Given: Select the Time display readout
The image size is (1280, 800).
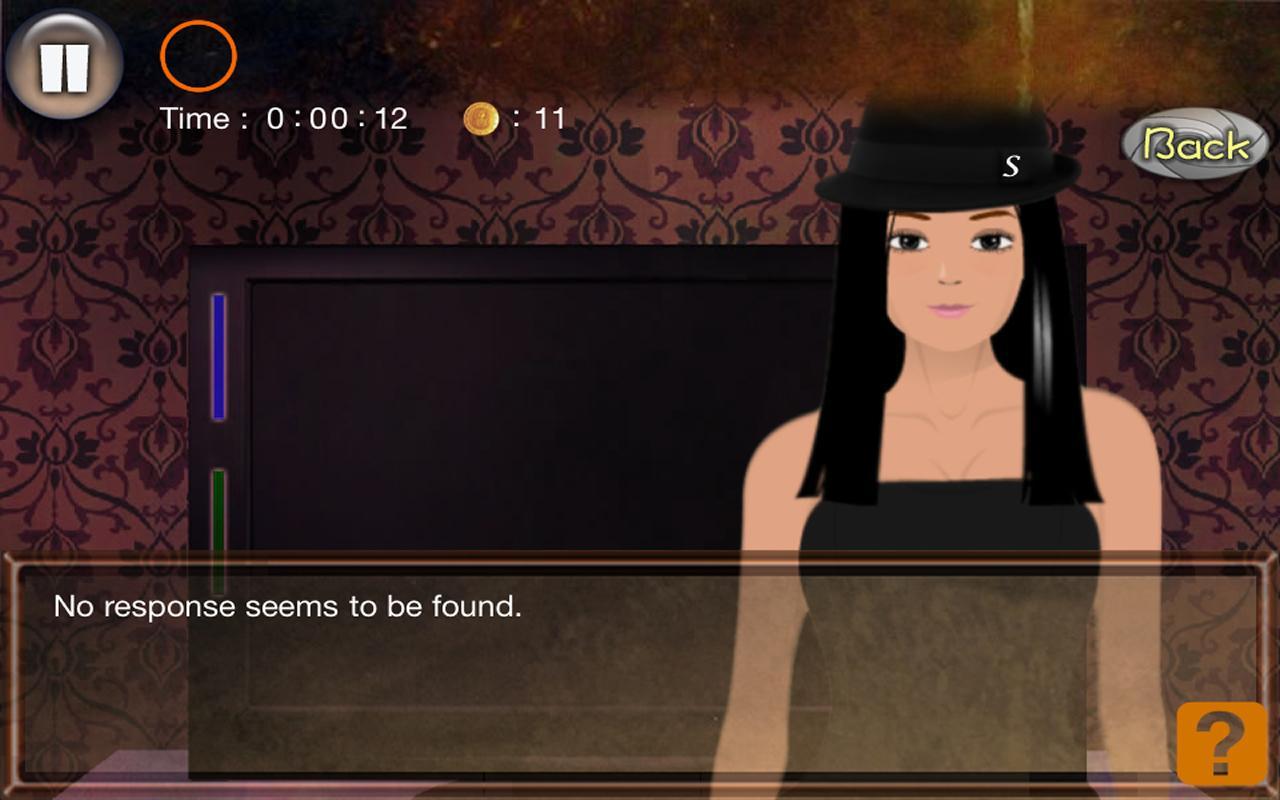Looking at the screenshot, I should point(285,119).
